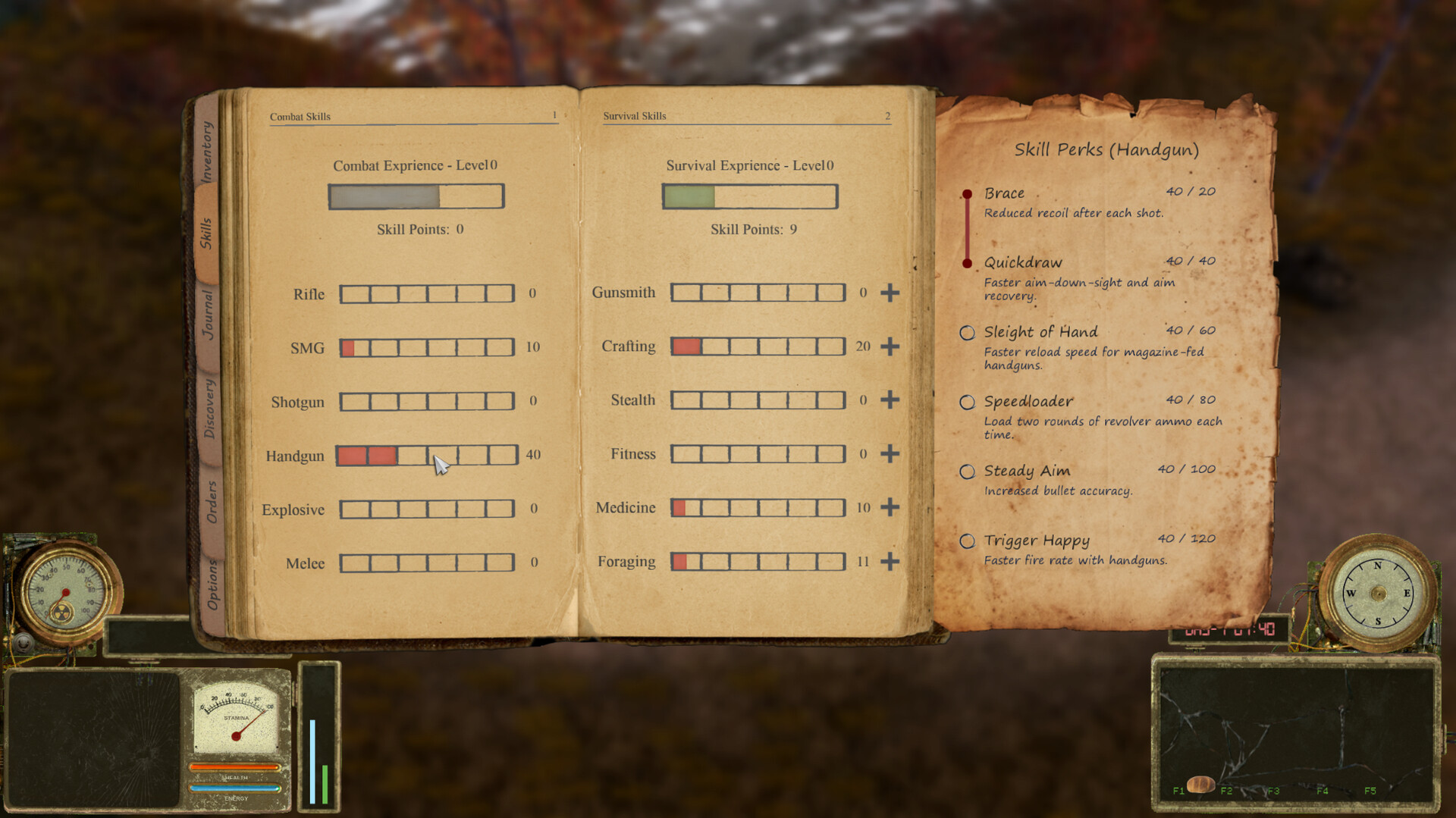Open the Inventory tab
This screenshot has height=818, width=1456.
208,152
